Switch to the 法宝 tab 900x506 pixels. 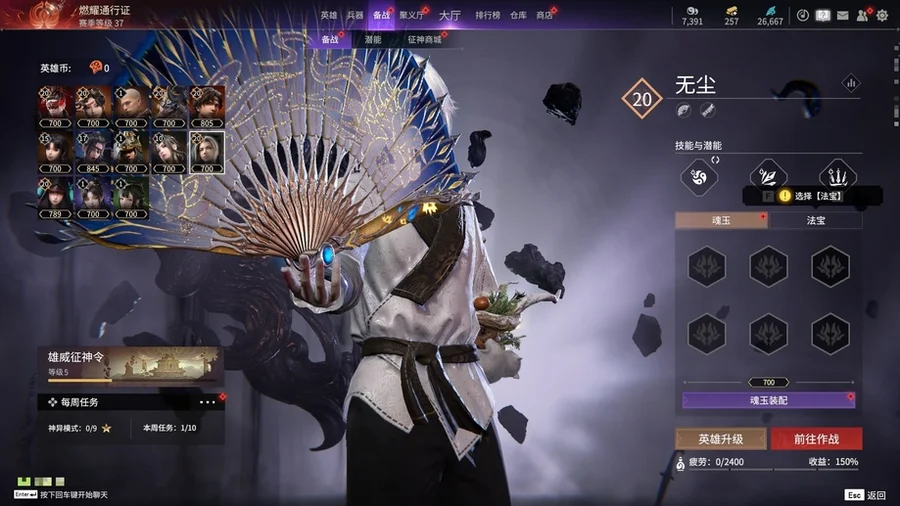click(815, 220)
